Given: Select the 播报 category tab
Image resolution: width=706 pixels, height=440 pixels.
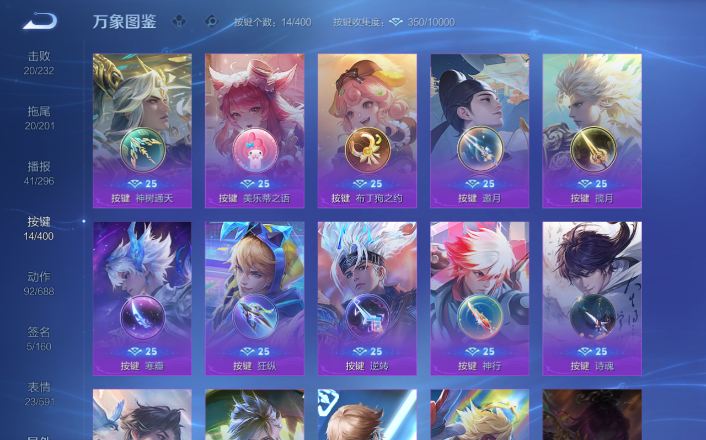Looking at the screenshot, I should tap(39, 172).
